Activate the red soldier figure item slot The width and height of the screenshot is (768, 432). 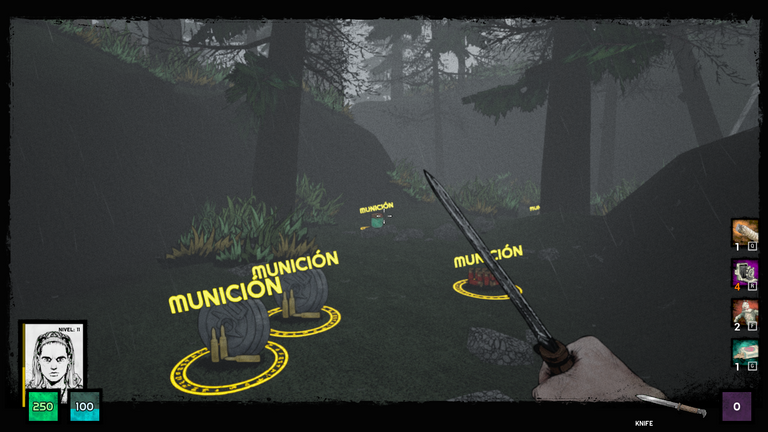(x=744, y=312)
